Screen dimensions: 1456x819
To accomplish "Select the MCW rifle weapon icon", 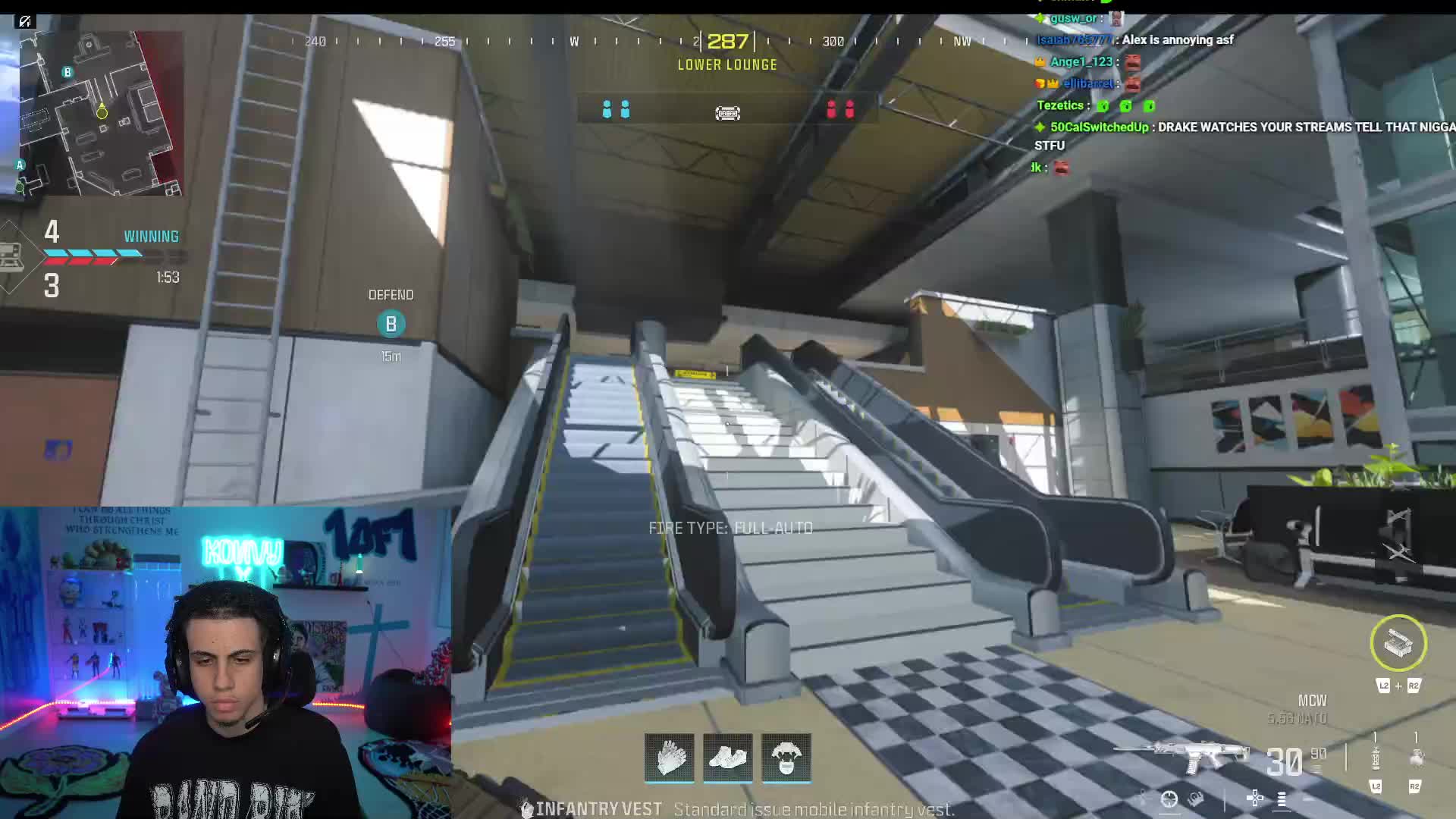I will (x=1181, y=755).
